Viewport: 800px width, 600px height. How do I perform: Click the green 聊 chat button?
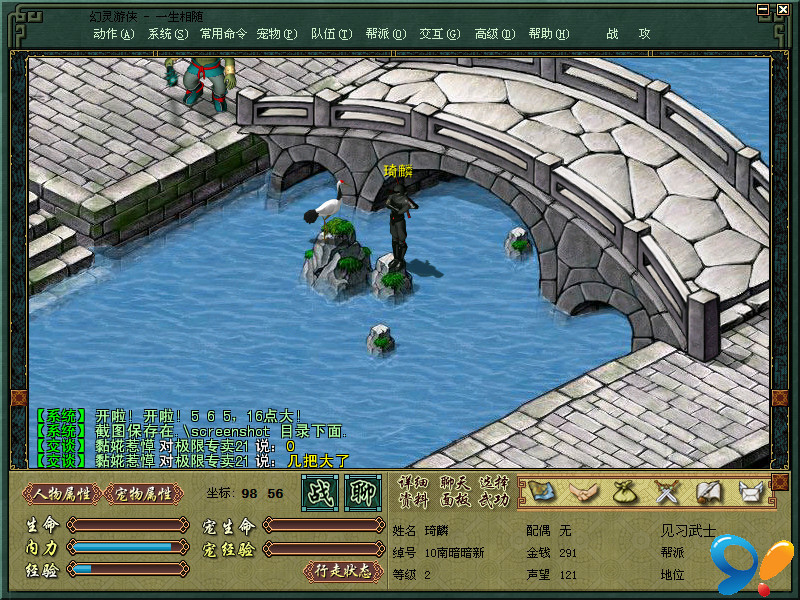(362, 493)
